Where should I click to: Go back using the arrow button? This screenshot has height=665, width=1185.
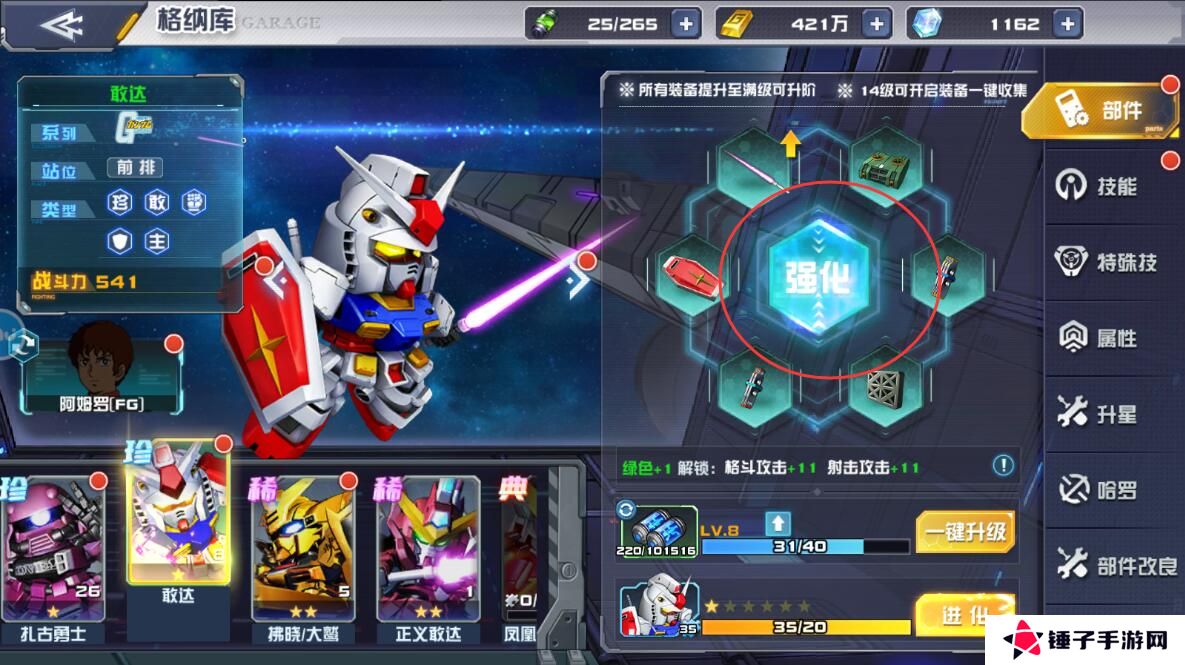[60, 24]
